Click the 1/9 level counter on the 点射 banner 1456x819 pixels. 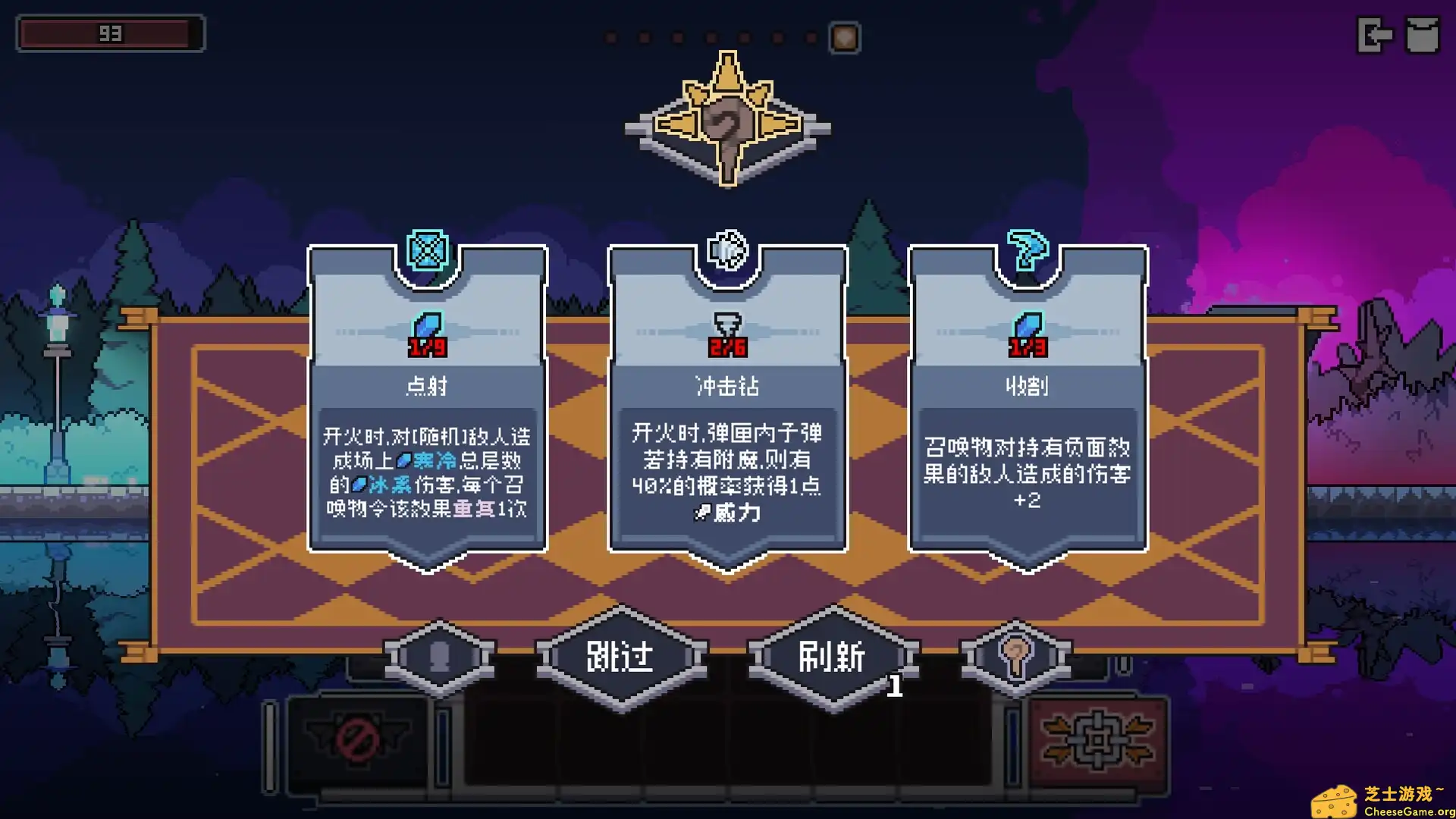(426, 346)
